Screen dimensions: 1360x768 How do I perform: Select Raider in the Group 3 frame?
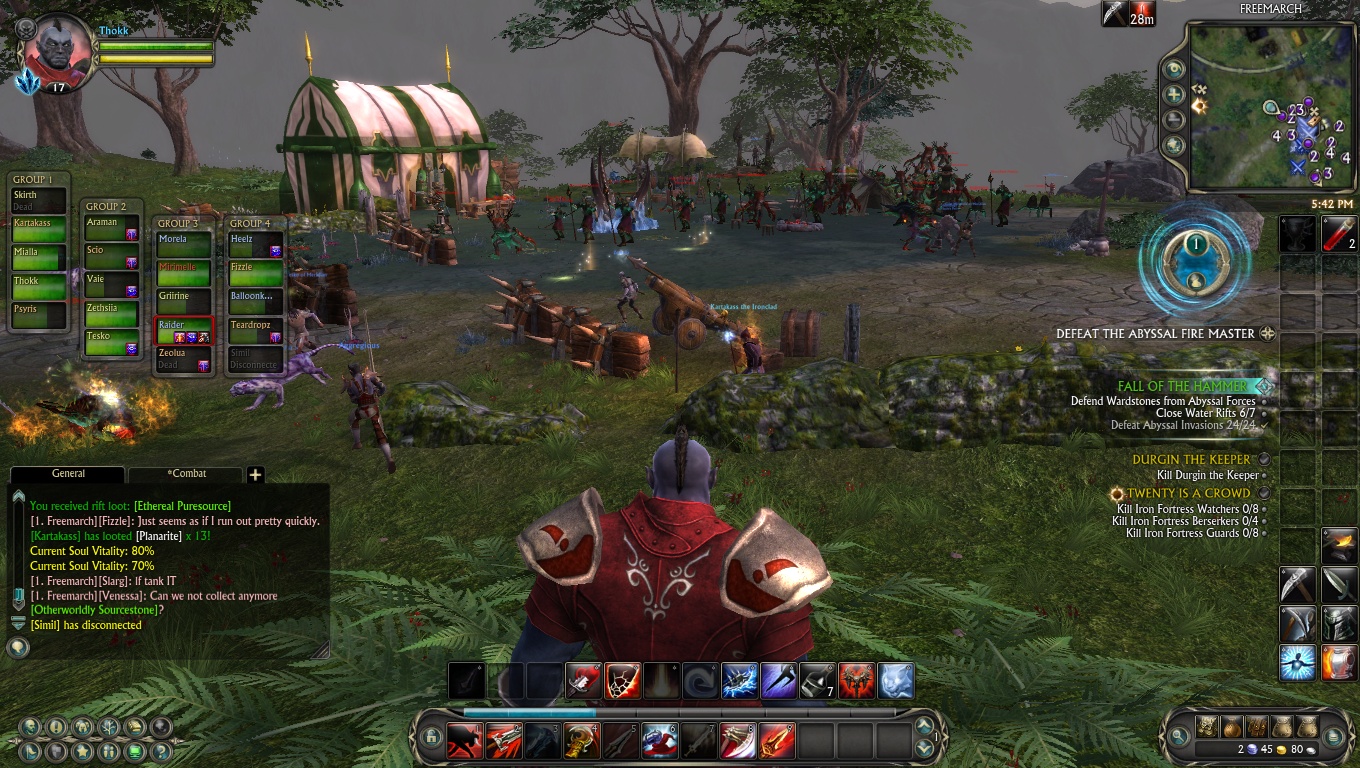pos(183,331)
